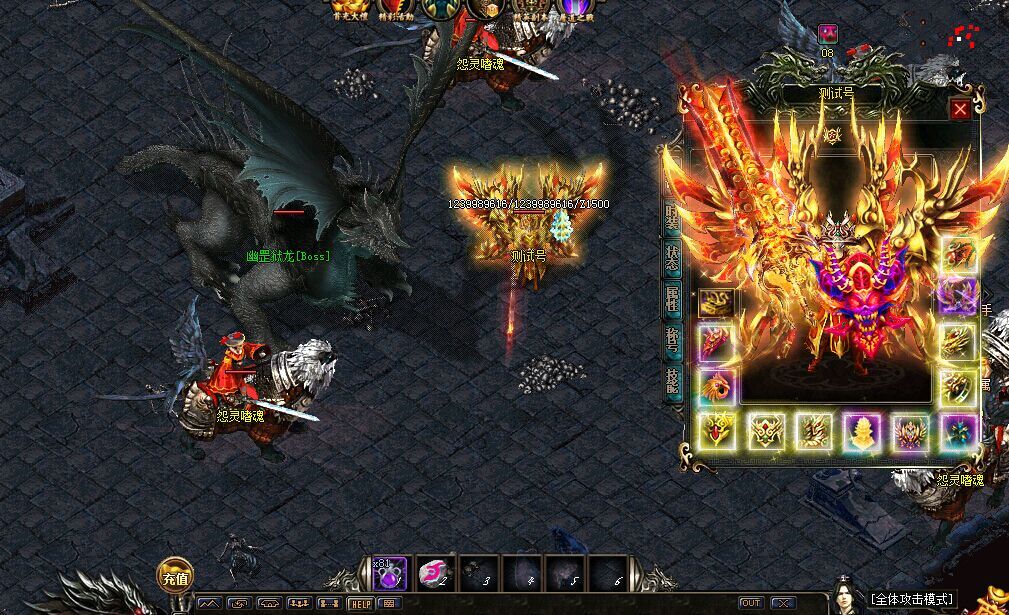1009x615 pixels.
Task: Activate the pink swirl item in hotbar slot 2
Action: (433, 573)
